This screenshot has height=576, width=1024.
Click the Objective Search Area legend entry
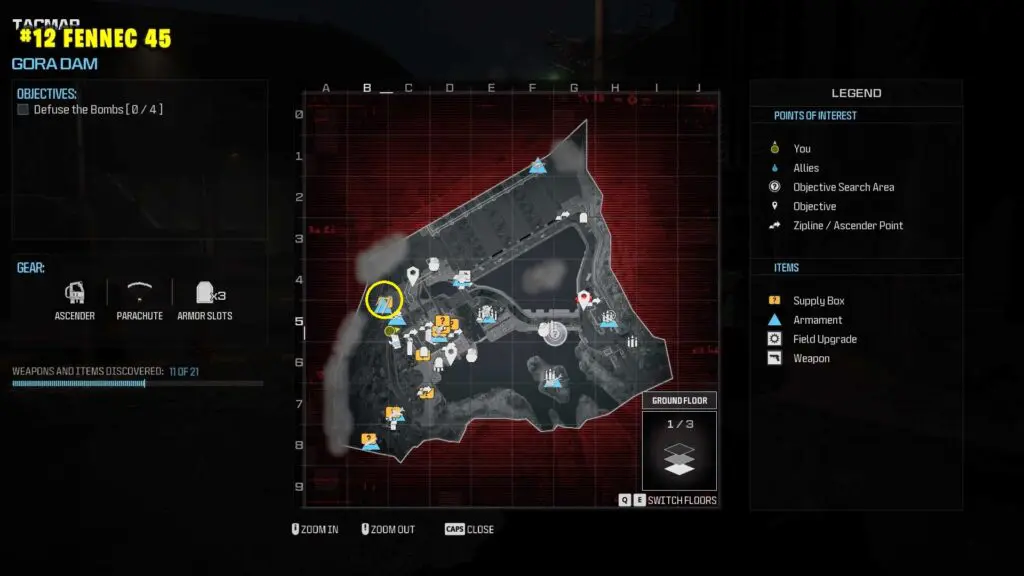(843, 187)
